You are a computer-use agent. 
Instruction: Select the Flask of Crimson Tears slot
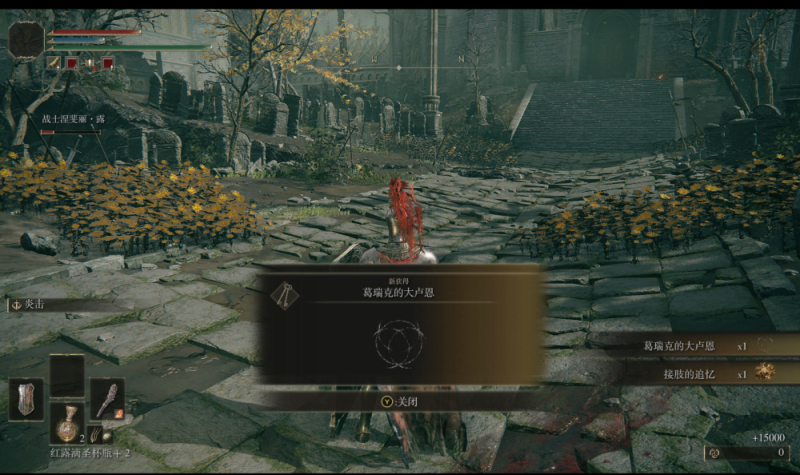(x=67, y=421)
